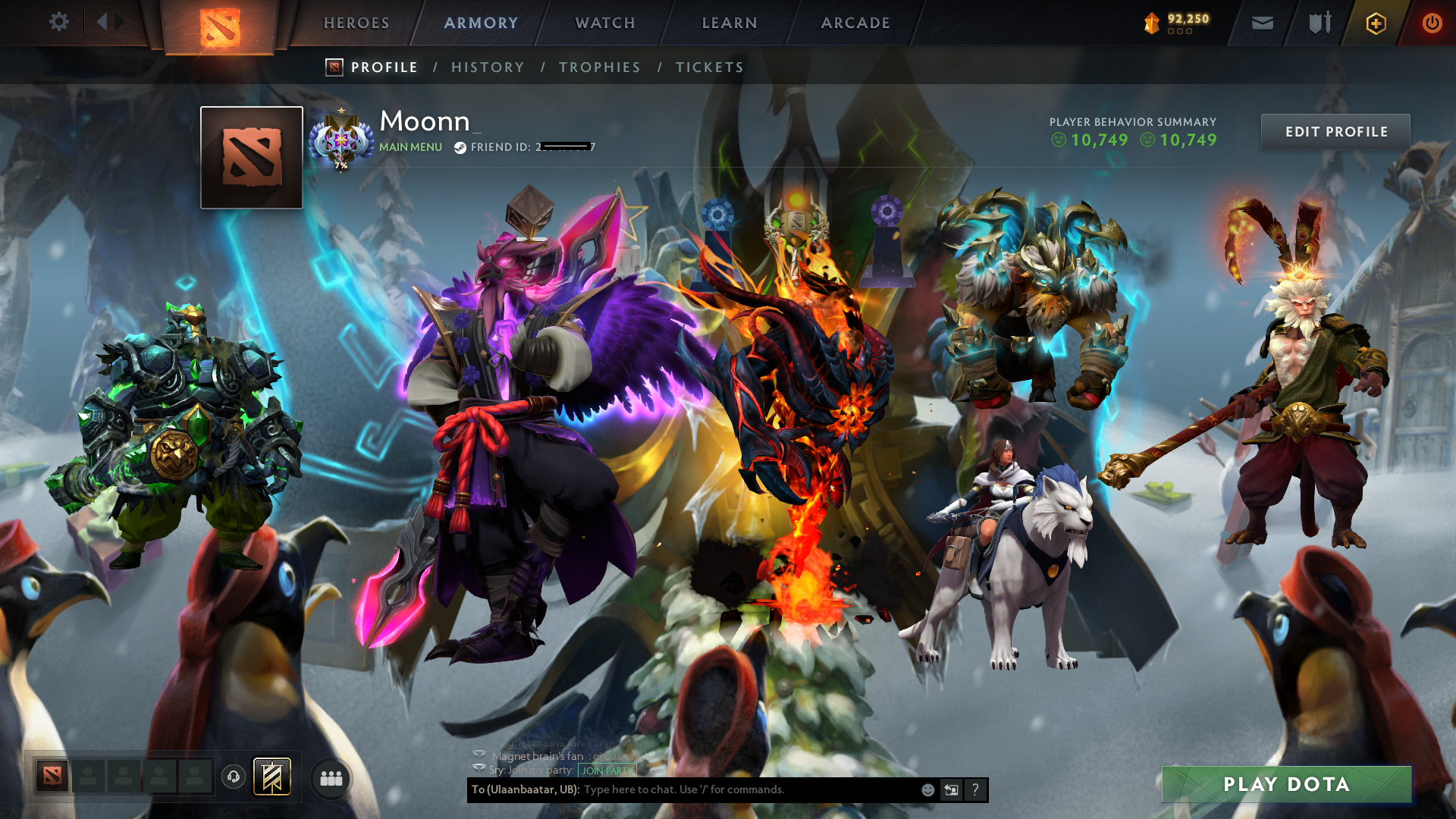Open the MAIN MENU label under Moonn_
Viewport: 1456px width, 819px height.
(409, 147)
